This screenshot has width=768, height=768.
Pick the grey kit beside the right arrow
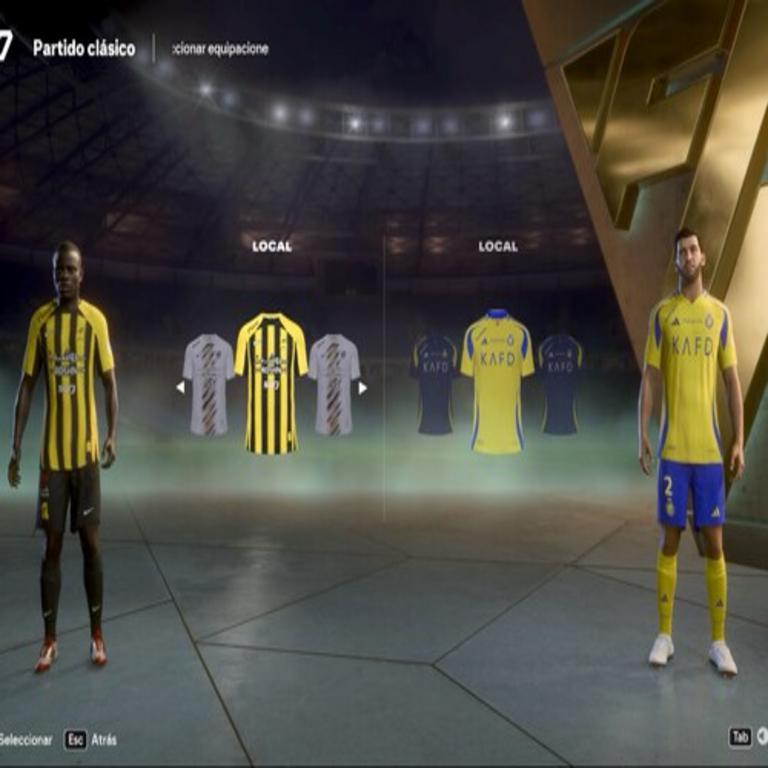(334, 384)
